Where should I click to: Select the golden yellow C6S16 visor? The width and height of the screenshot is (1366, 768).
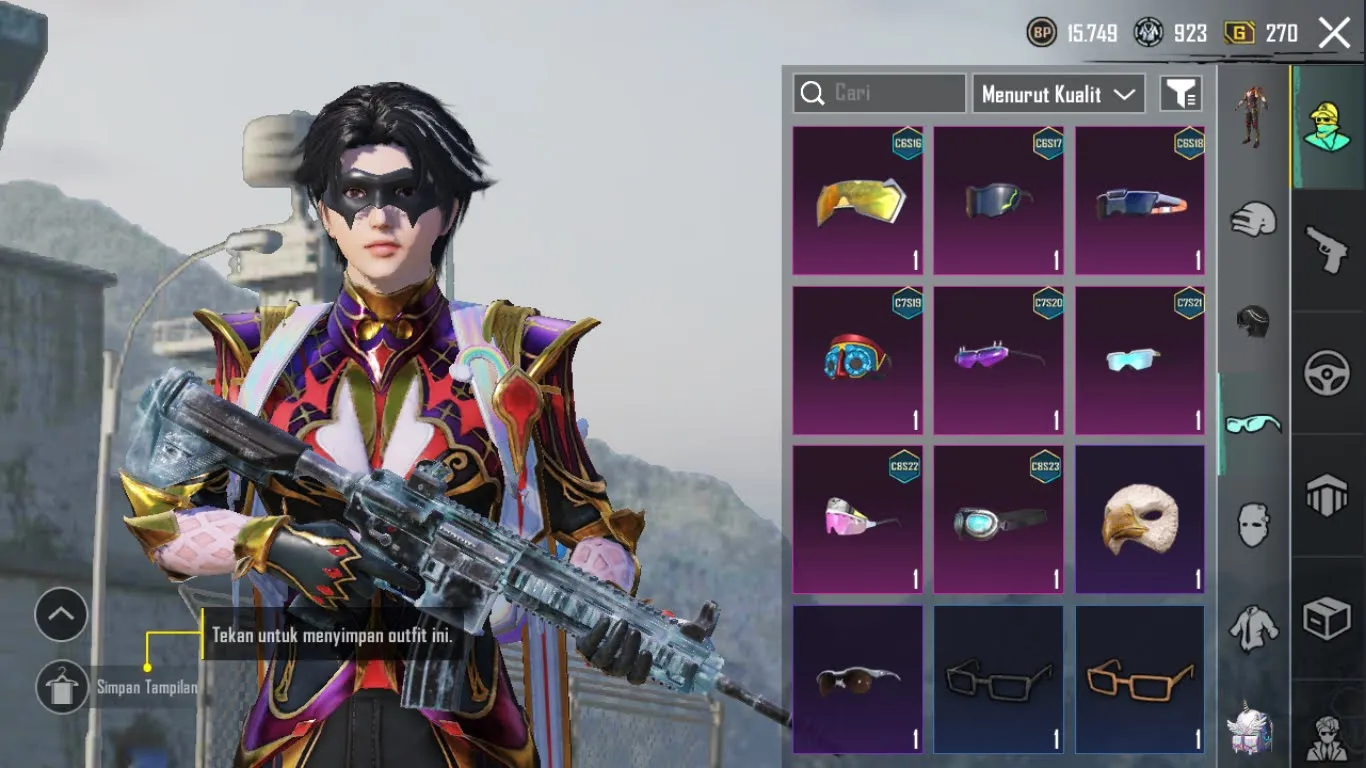pyautogui.click(x=857, y=200)
